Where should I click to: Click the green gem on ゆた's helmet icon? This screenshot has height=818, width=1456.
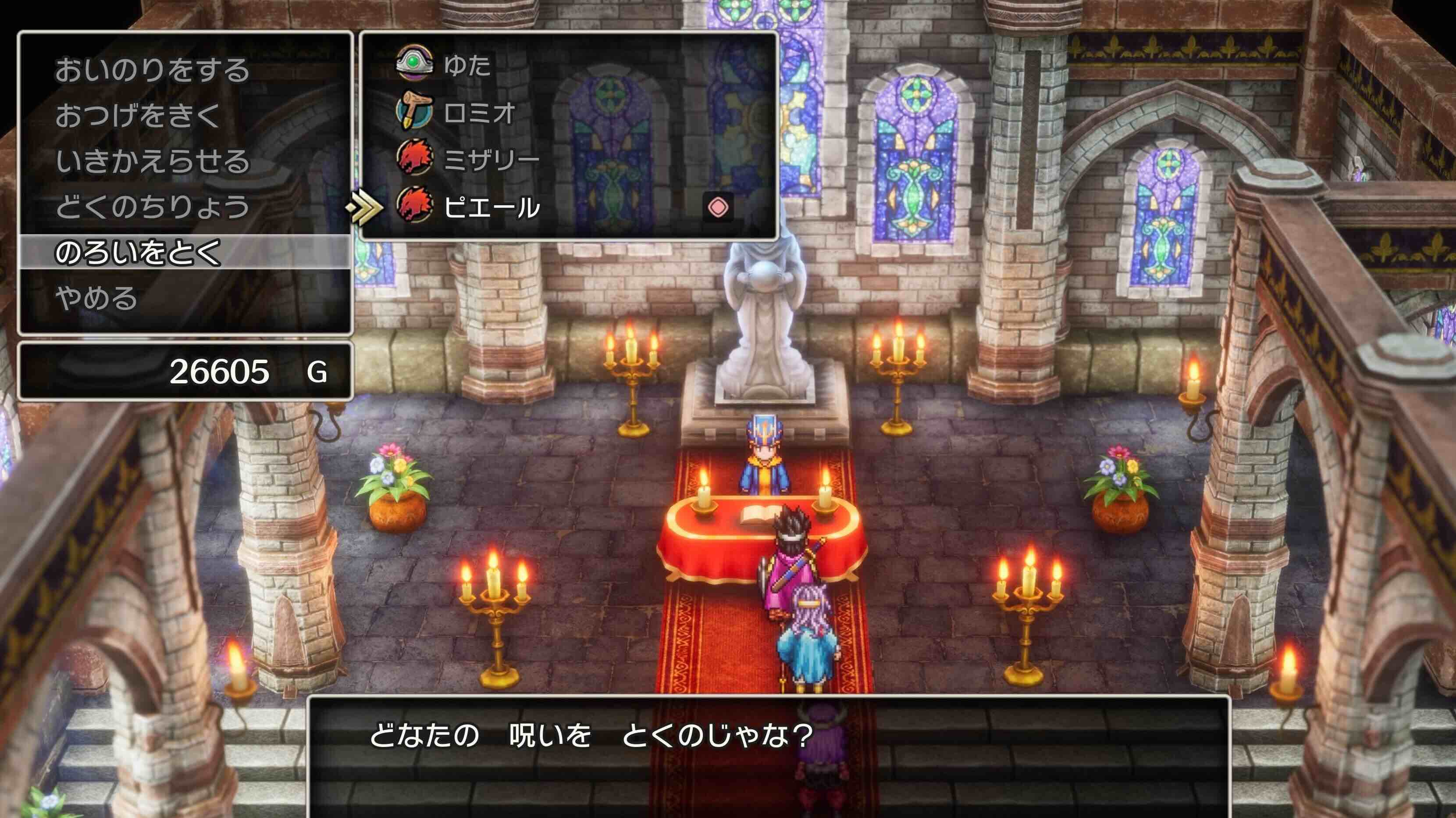coord(412,62)
